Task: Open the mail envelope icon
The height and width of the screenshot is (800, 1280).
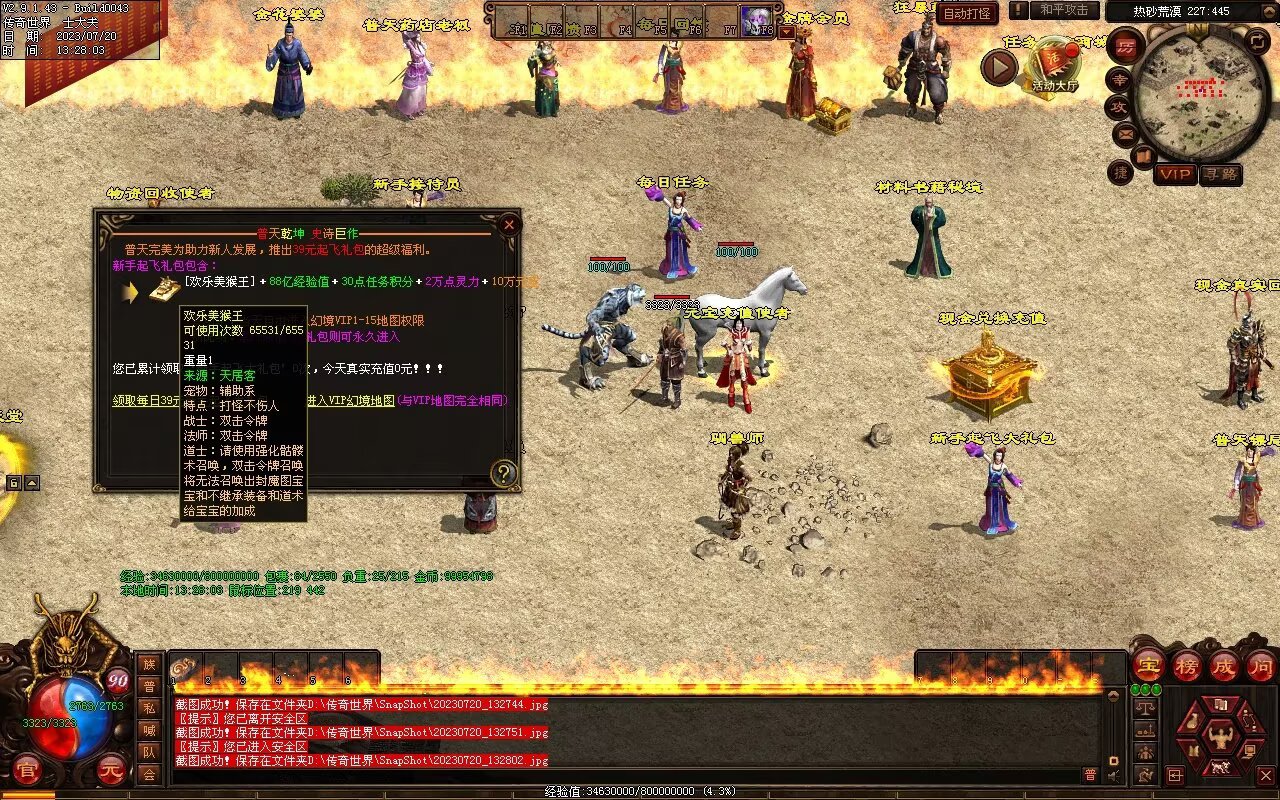Action: (x=1125, y=133)
